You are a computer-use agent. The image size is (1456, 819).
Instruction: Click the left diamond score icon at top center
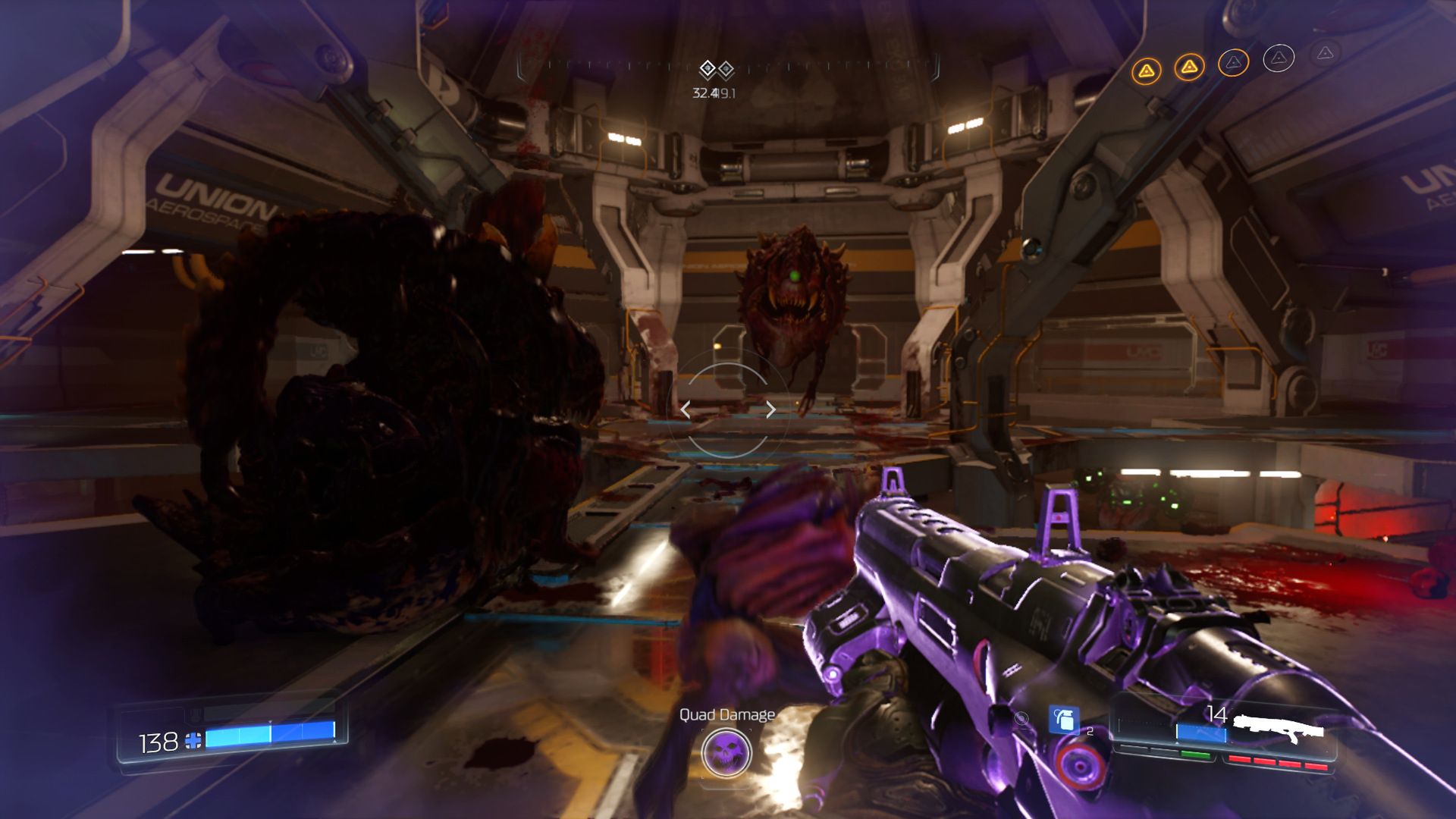click(708, 67)
